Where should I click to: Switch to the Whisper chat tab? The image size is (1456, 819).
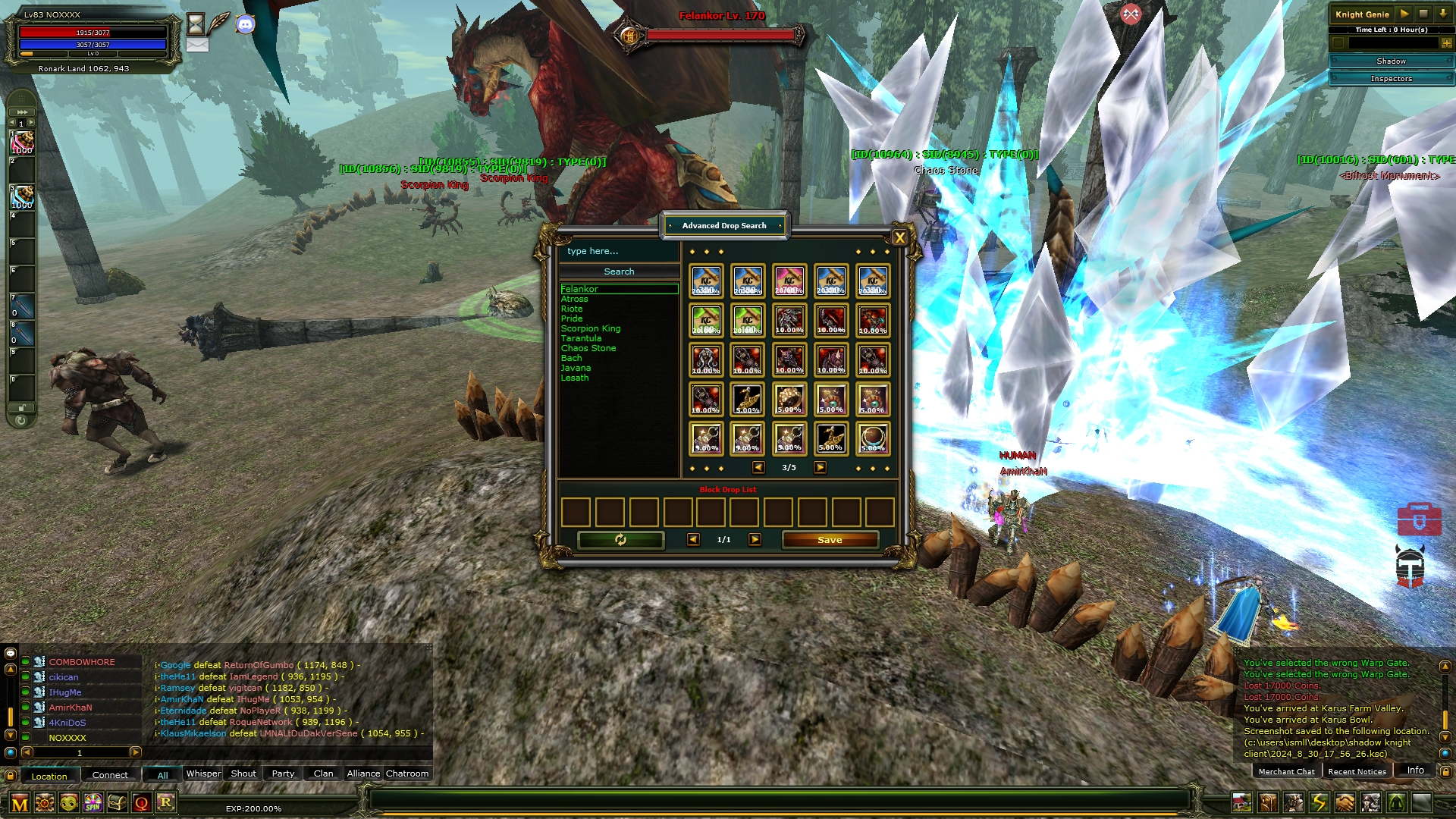pyautogui.click(x=203, y=773)
